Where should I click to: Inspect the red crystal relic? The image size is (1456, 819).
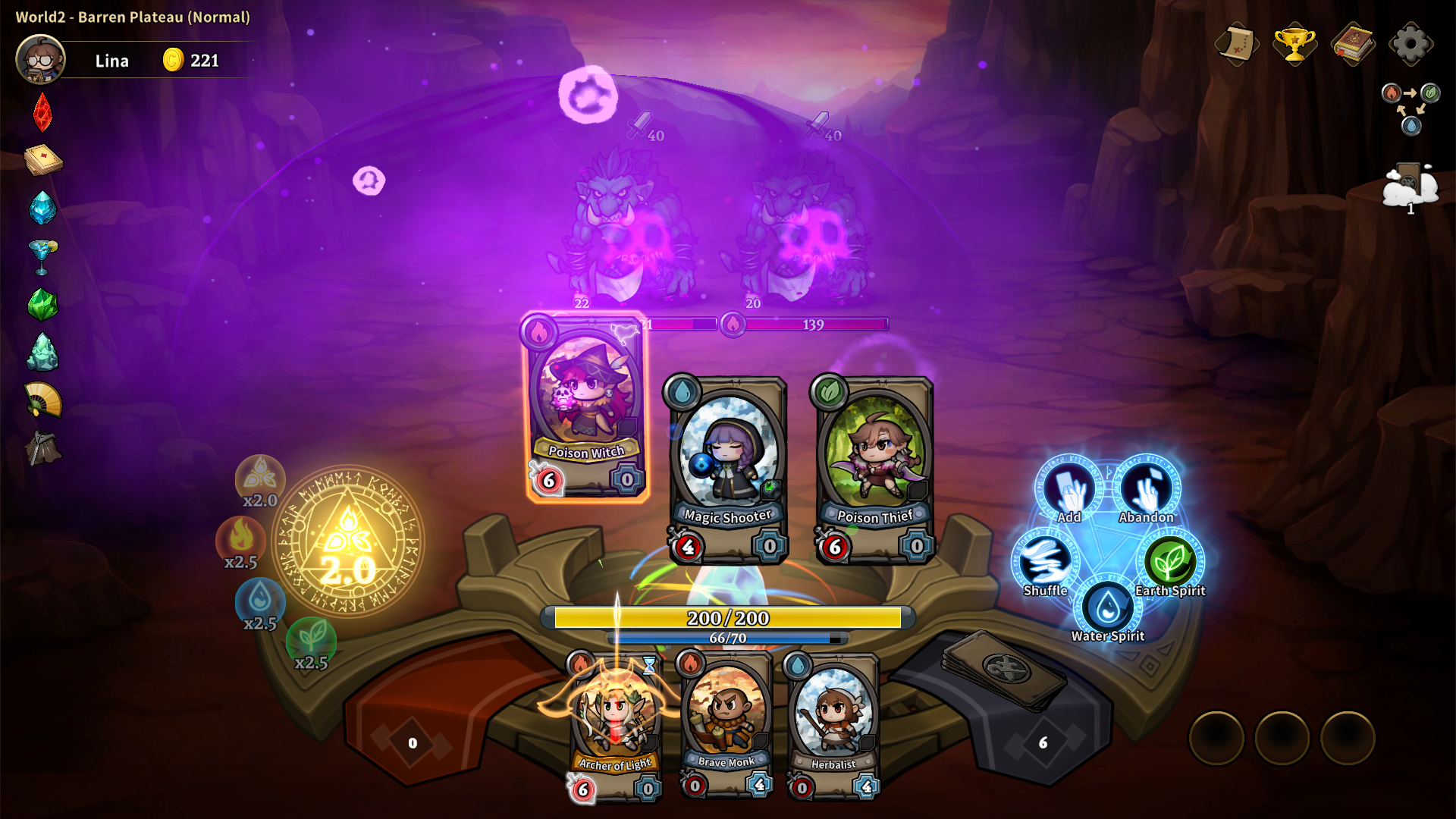point(42,112)
